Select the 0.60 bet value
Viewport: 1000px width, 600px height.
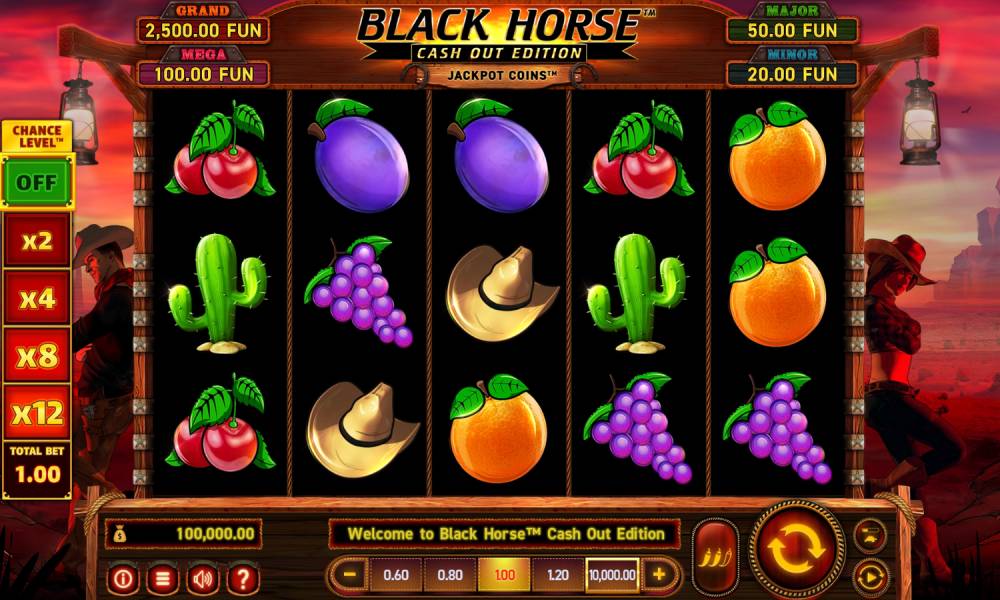click(x=396, y=575)
